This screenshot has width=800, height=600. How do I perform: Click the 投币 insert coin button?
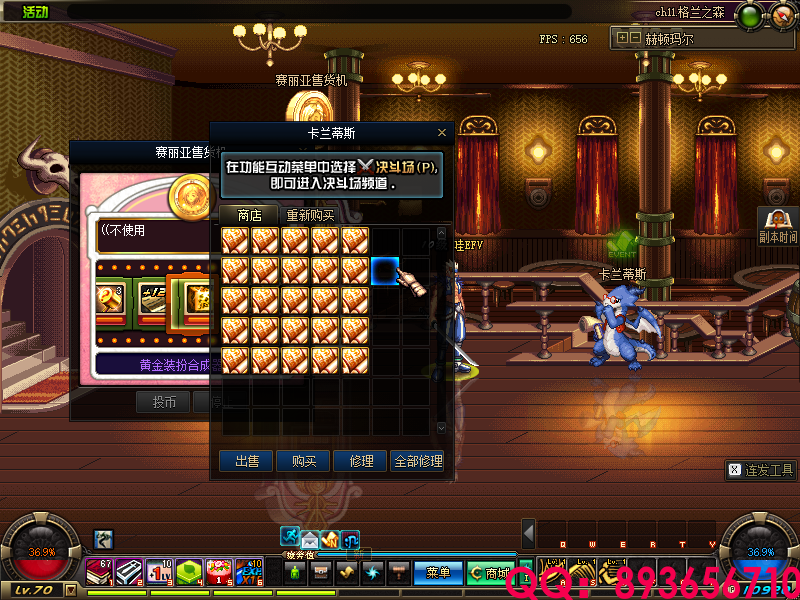click(164, 402)
